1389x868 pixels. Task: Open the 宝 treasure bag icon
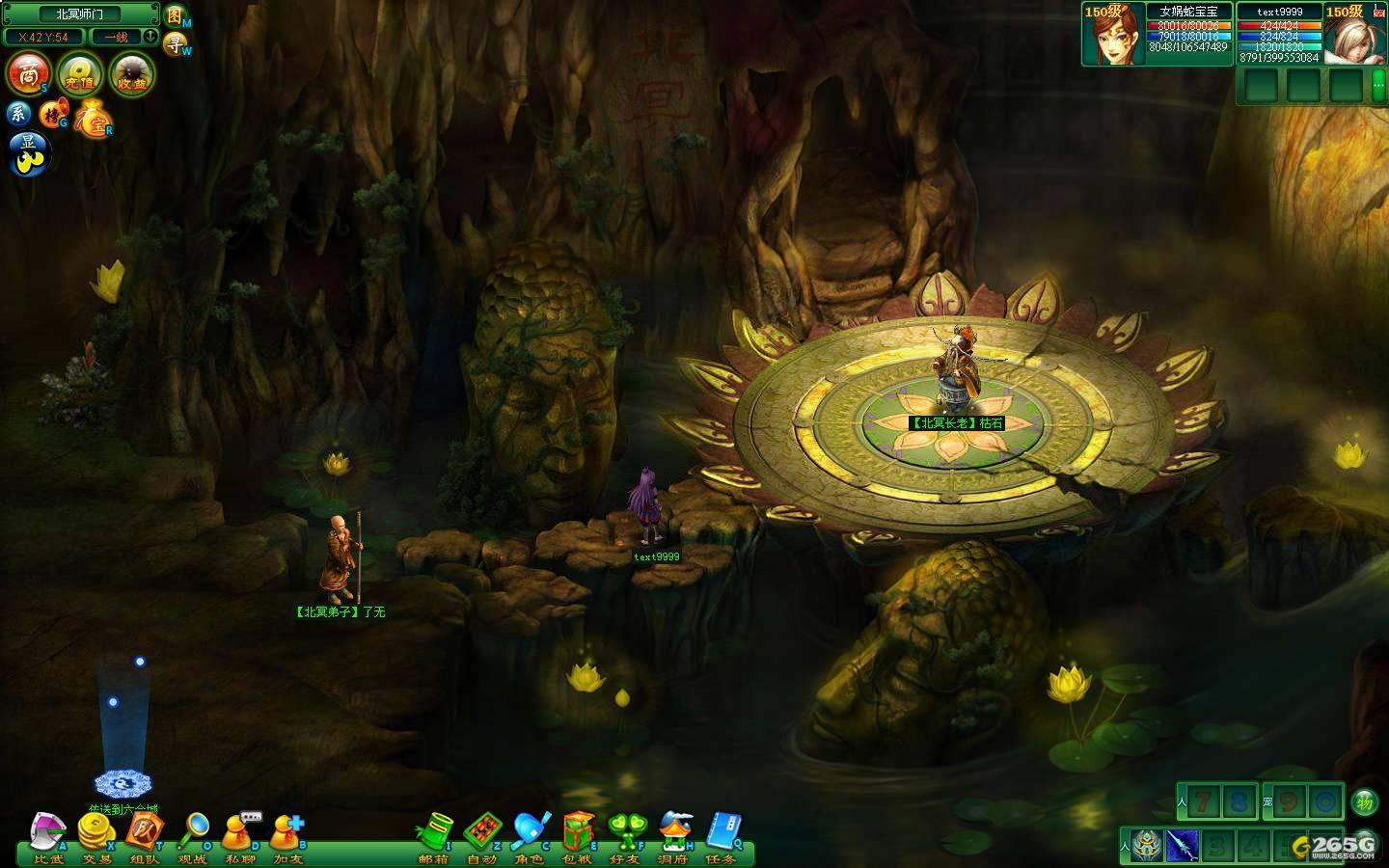94,120
